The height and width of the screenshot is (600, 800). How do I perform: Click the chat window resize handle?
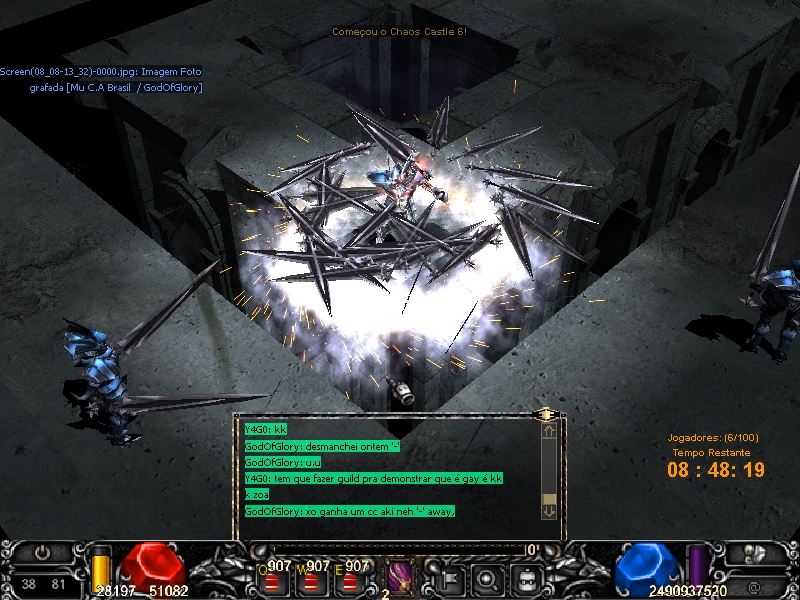pyautogui.click(x=546, y=413)
